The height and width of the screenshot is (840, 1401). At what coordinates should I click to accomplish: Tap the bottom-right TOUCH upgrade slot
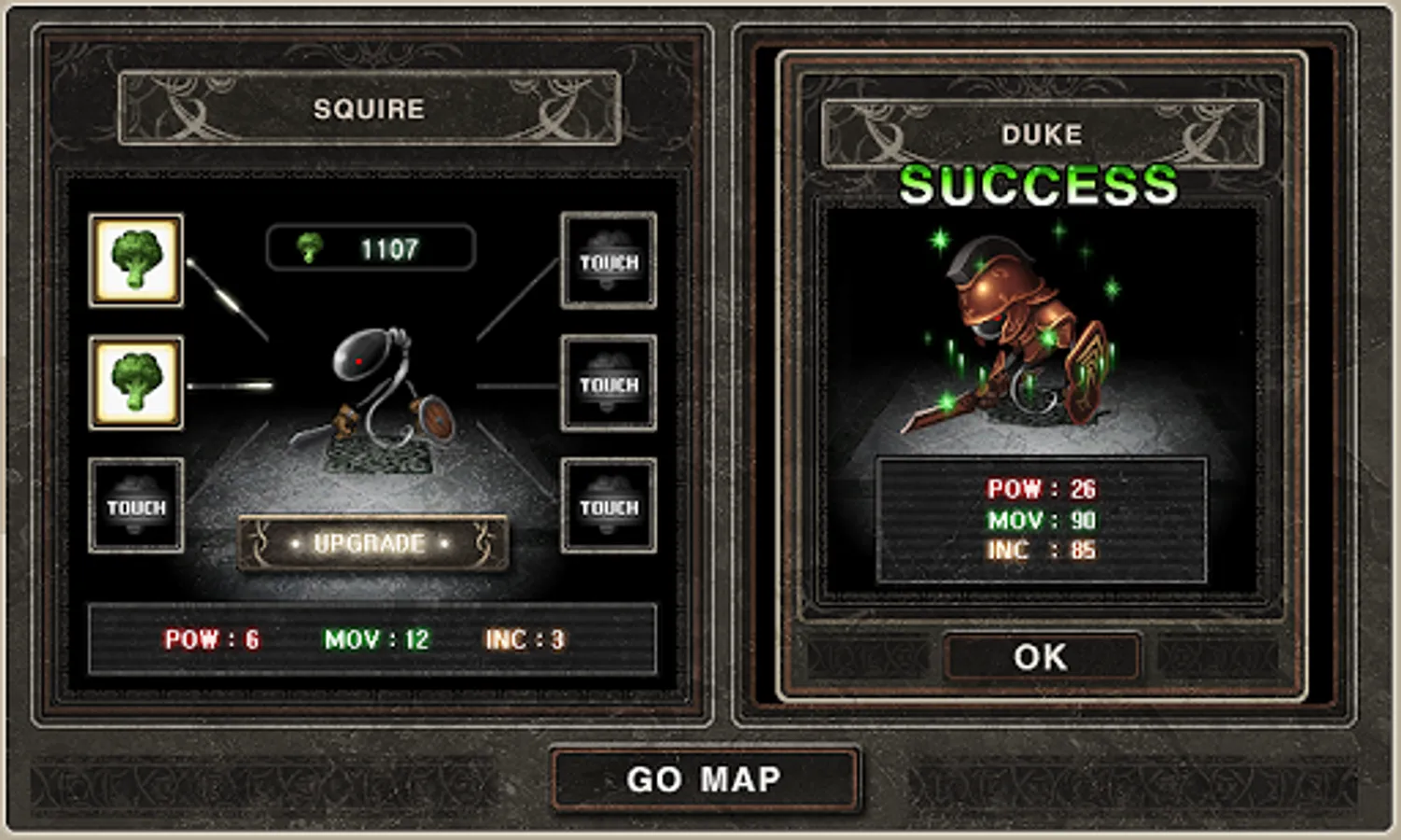608,507
